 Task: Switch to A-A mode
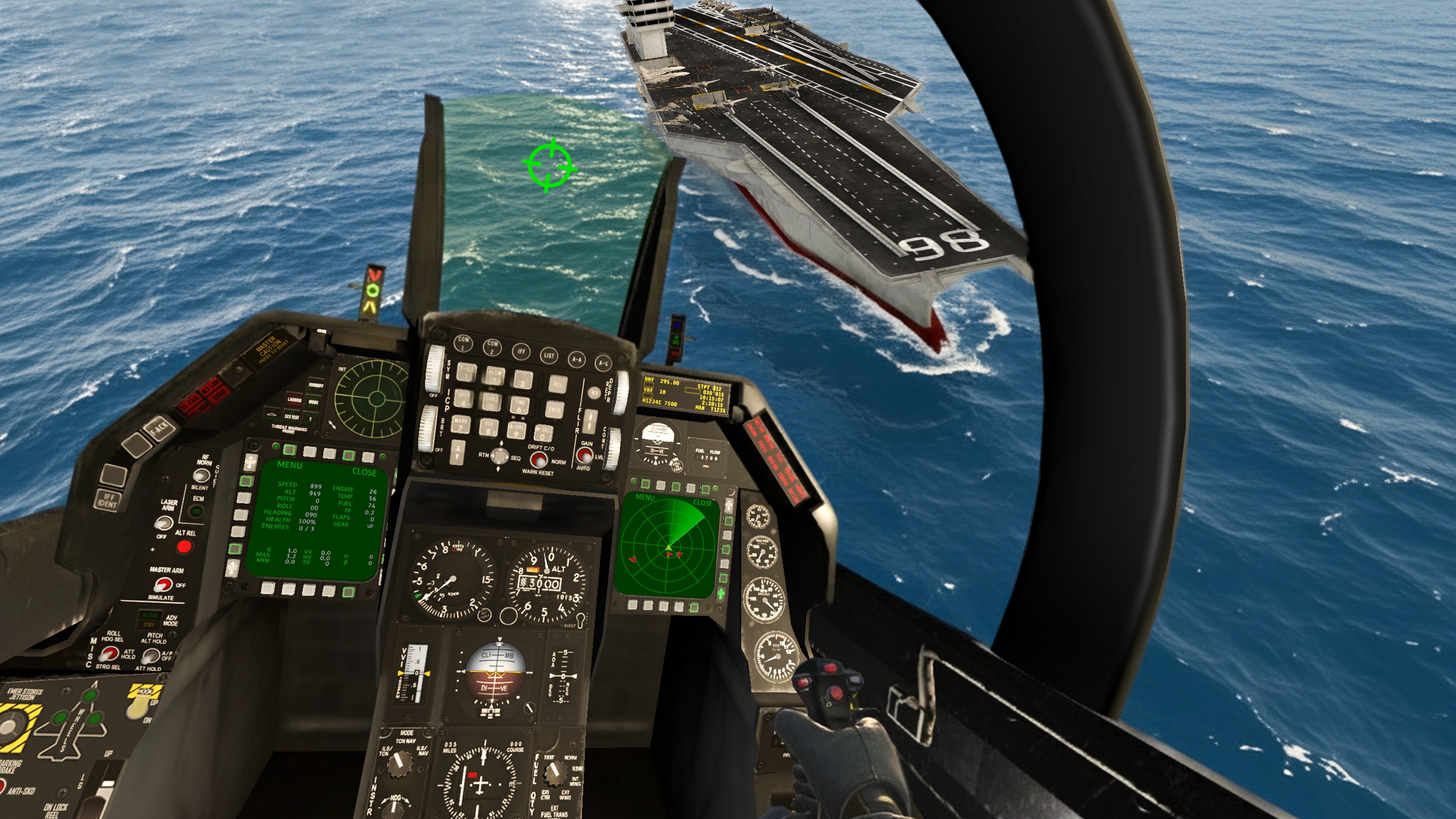coord(577,359)
